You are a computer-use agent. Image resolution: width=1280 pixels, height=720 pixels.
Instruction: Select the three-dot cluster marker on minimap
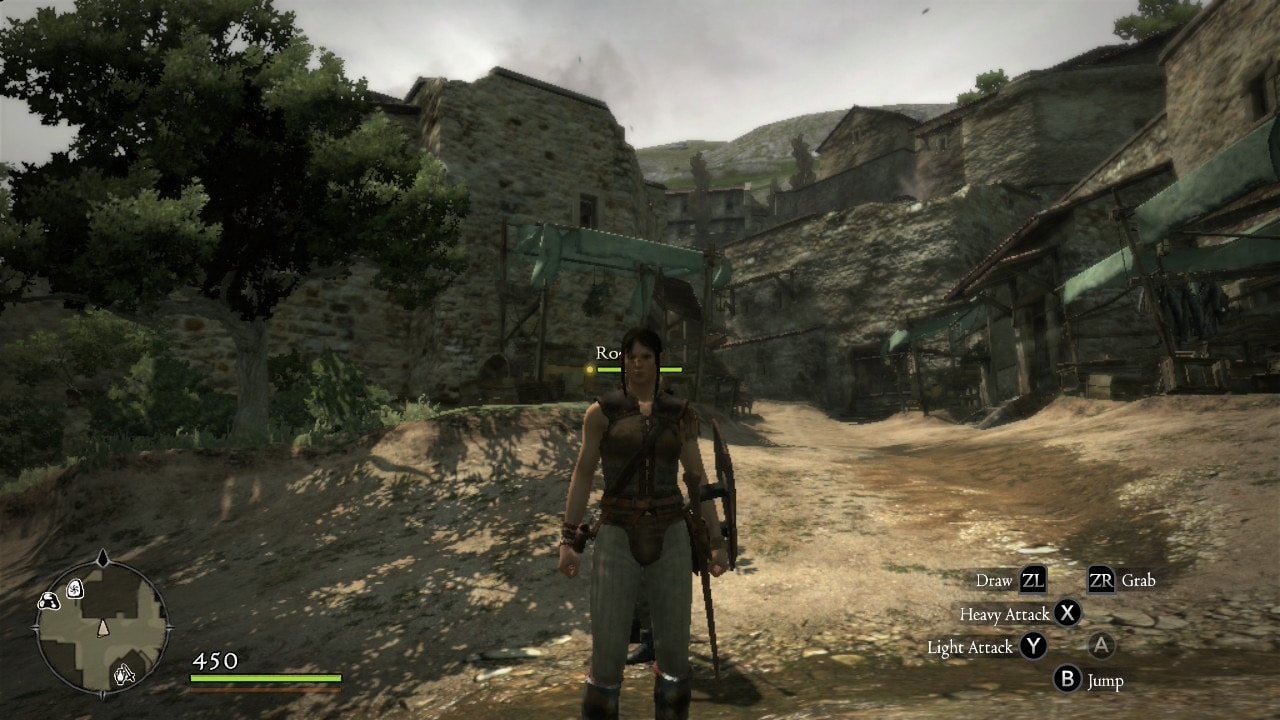pos(47,601)
